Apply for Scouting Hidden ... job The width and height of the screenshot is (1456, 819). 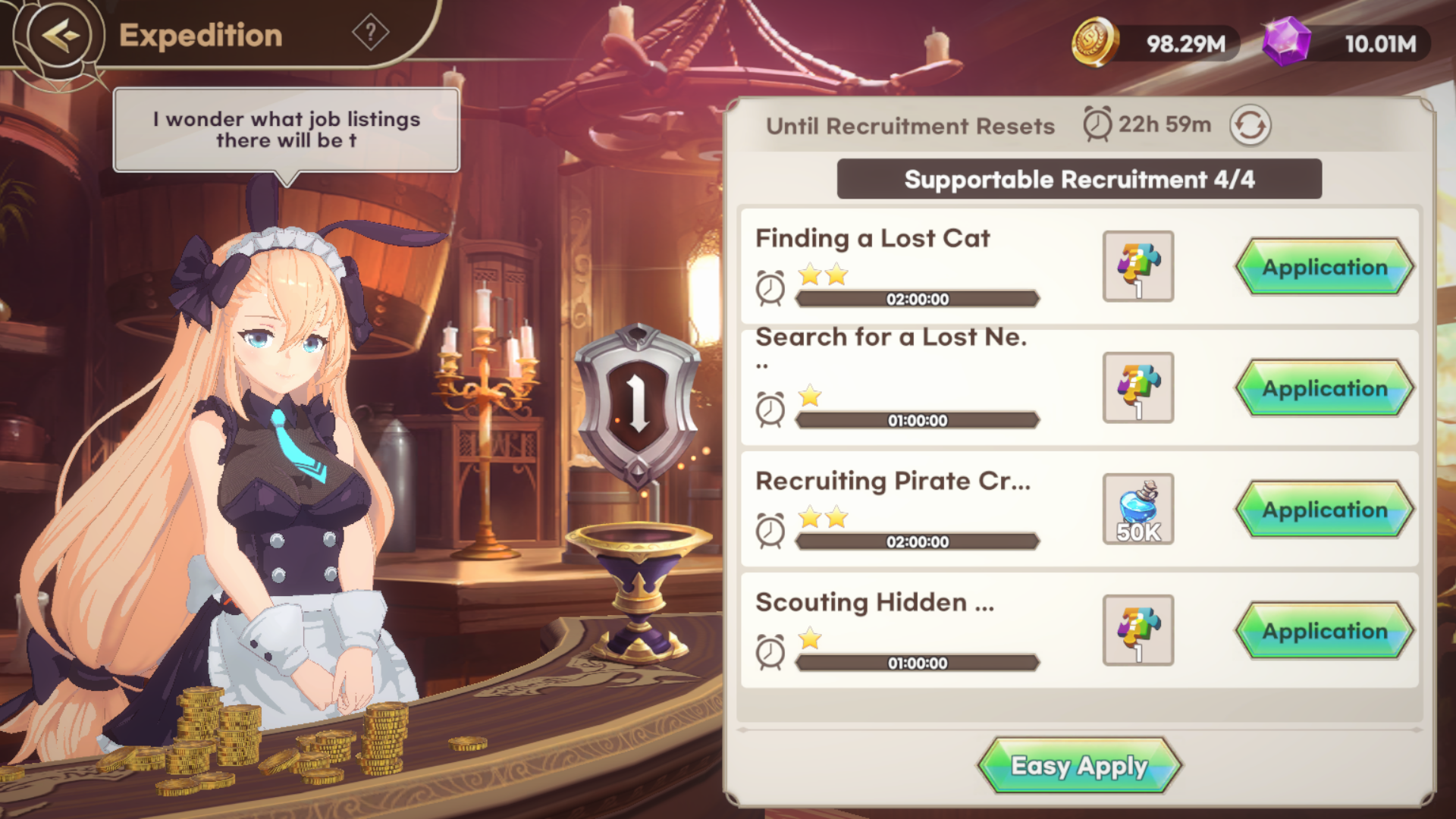tap(1324, 631)
